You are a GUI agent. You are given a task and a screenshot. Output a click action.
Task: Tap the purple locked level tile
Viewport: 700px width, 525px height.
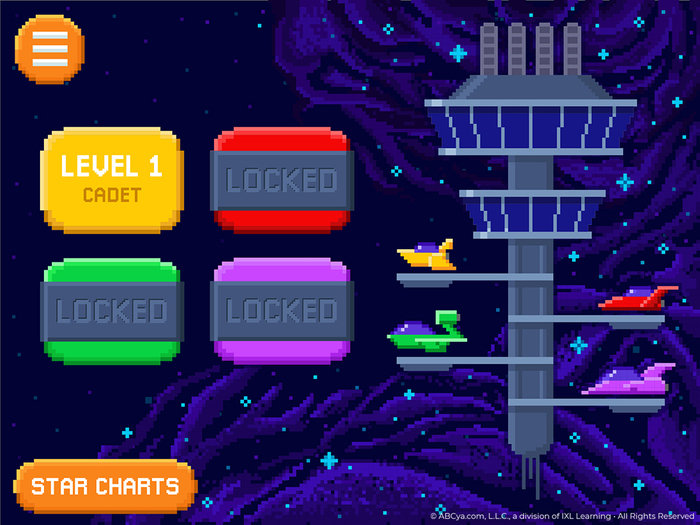[281, 310]
